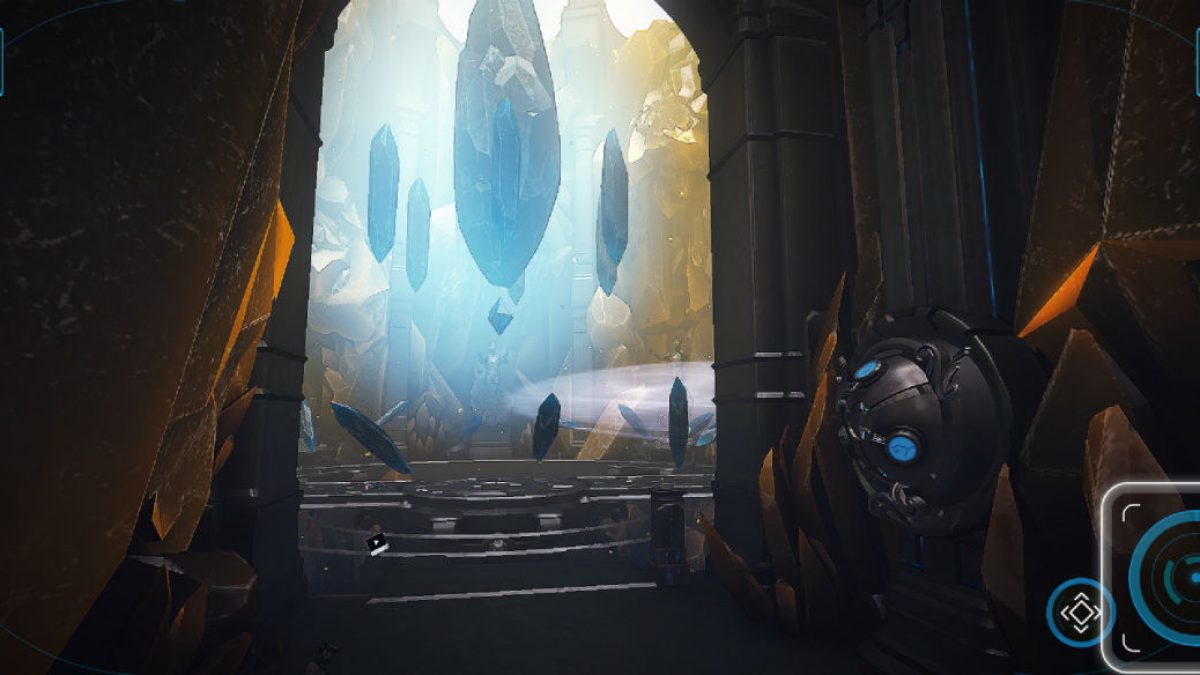Click the diamond-with-arrows movement icon
The image size is (1200, 675).
point(1079,611)
